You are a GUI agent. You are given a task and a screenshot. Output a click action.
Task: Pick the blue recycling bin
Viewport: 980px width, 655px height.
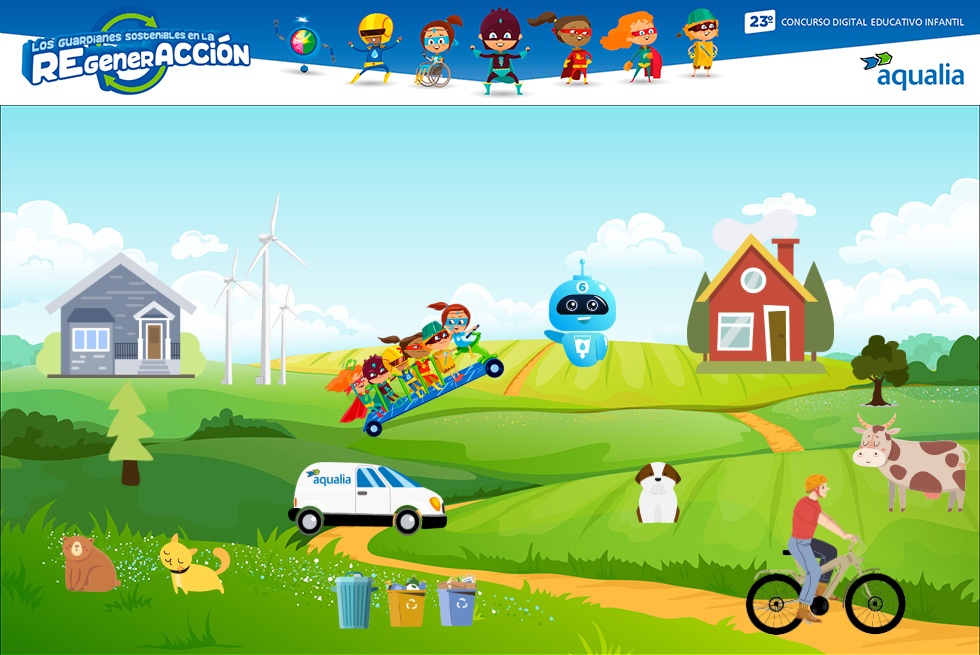coord(457,601)
